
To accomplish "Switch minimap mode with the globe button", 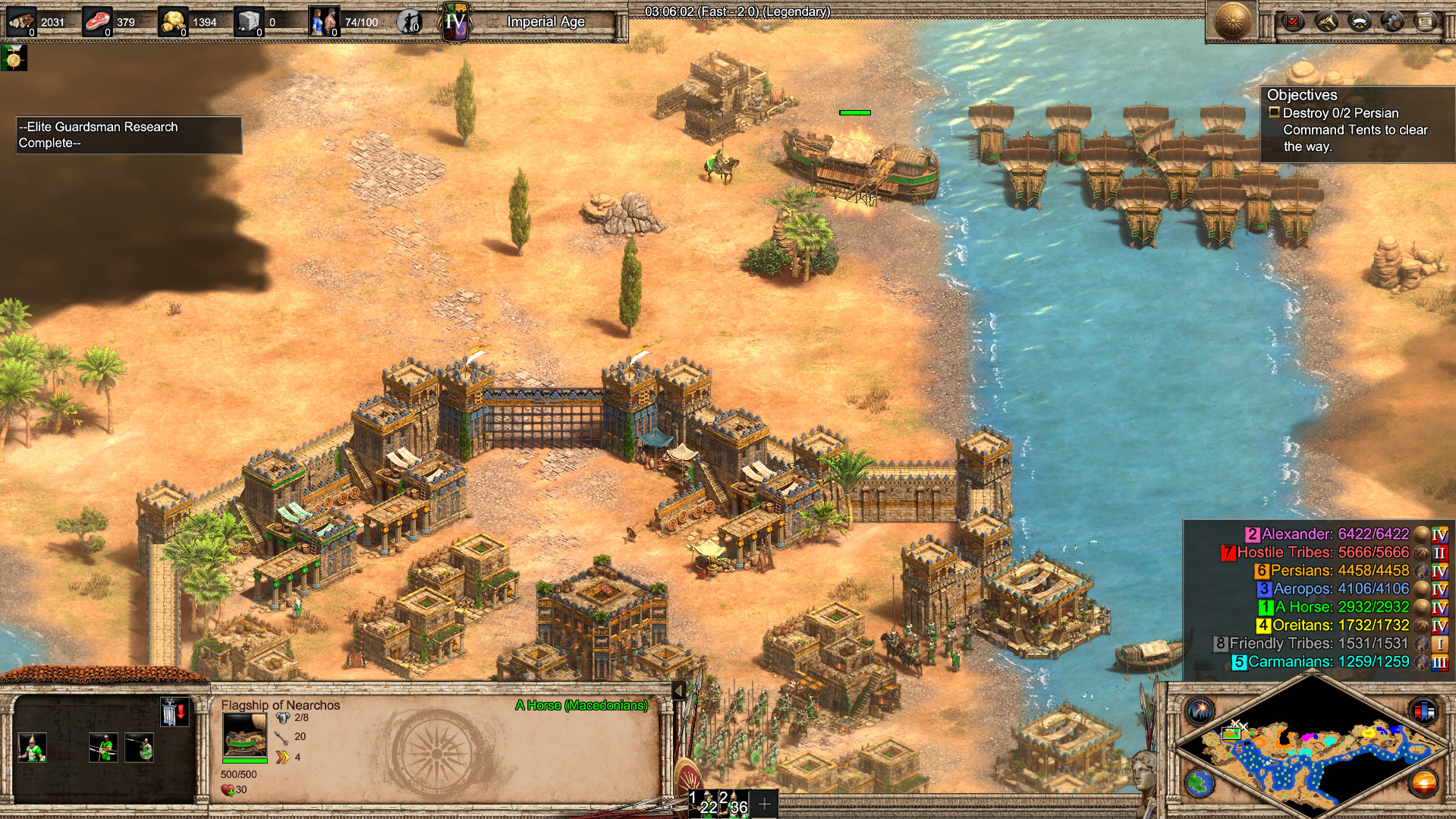I will [1200, 783].
